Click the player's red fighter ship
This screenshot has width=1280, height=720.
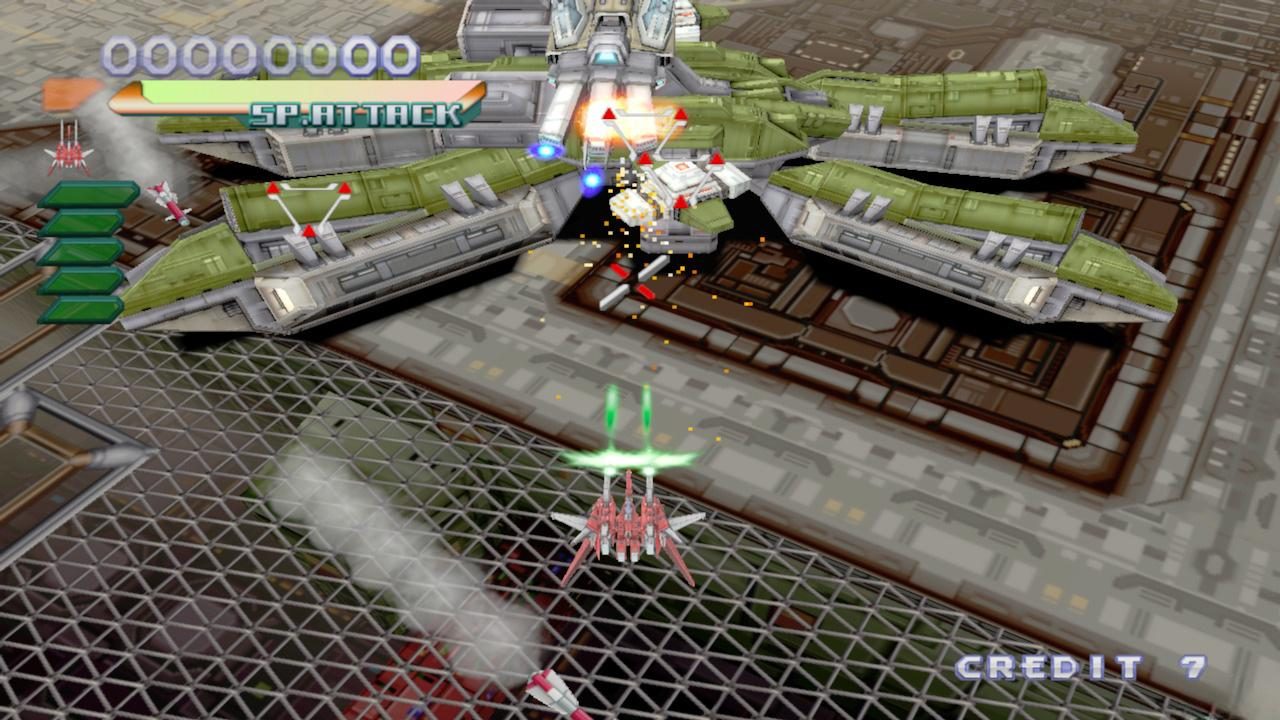click(628, 525)
